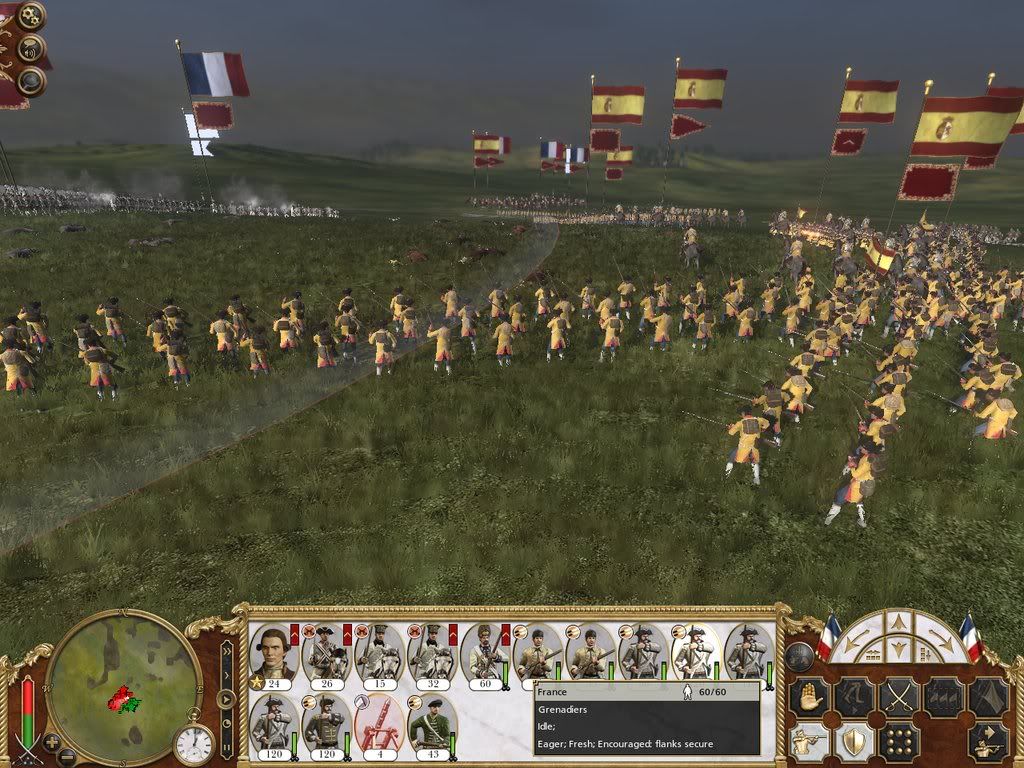Viewport: 1024px width, 768px height.
Task: Pick the green-coated unit card with 43 men
Action: coord(432,726)
